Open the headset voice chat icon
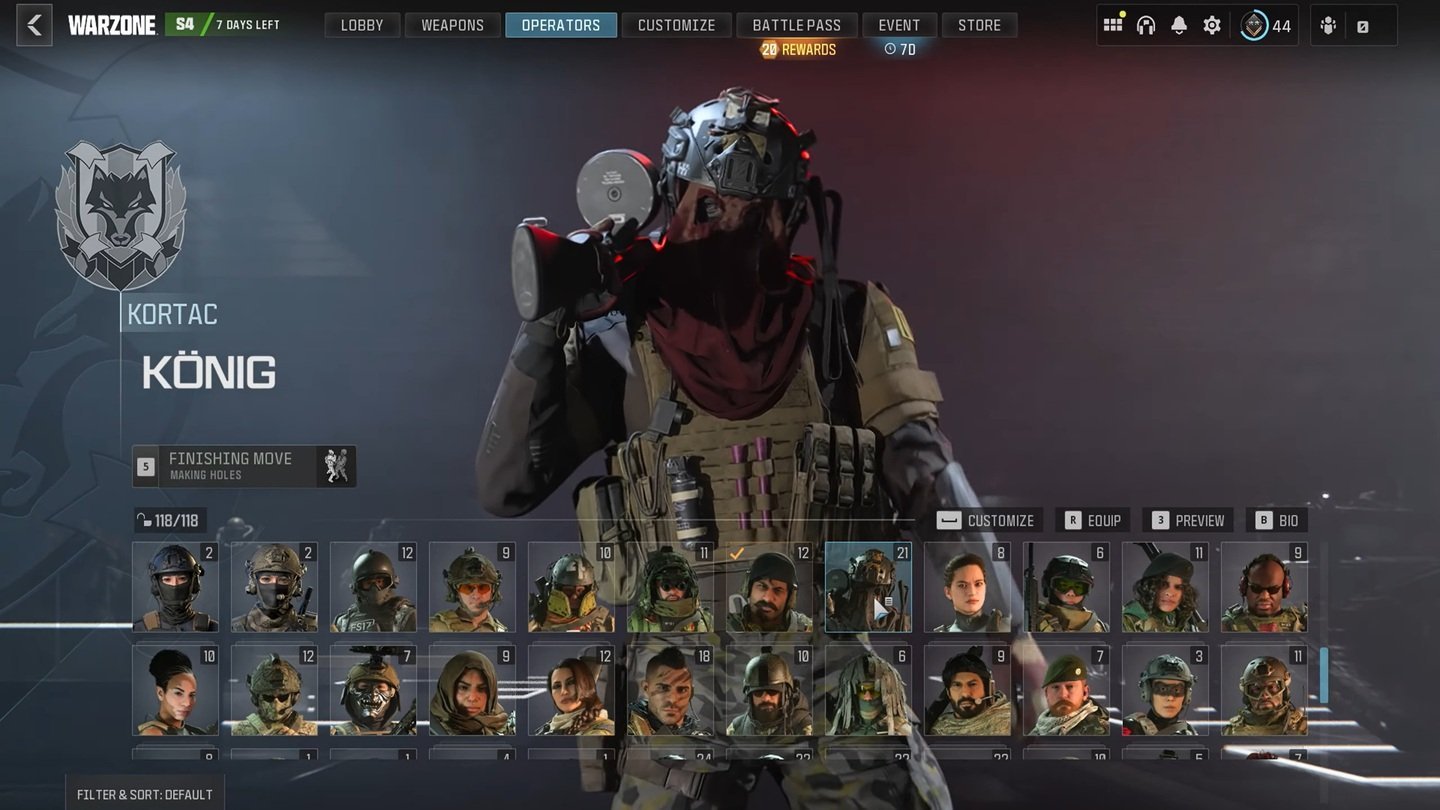The image size is (1440, 810). pyautogui.click(x=1146, y=25)
